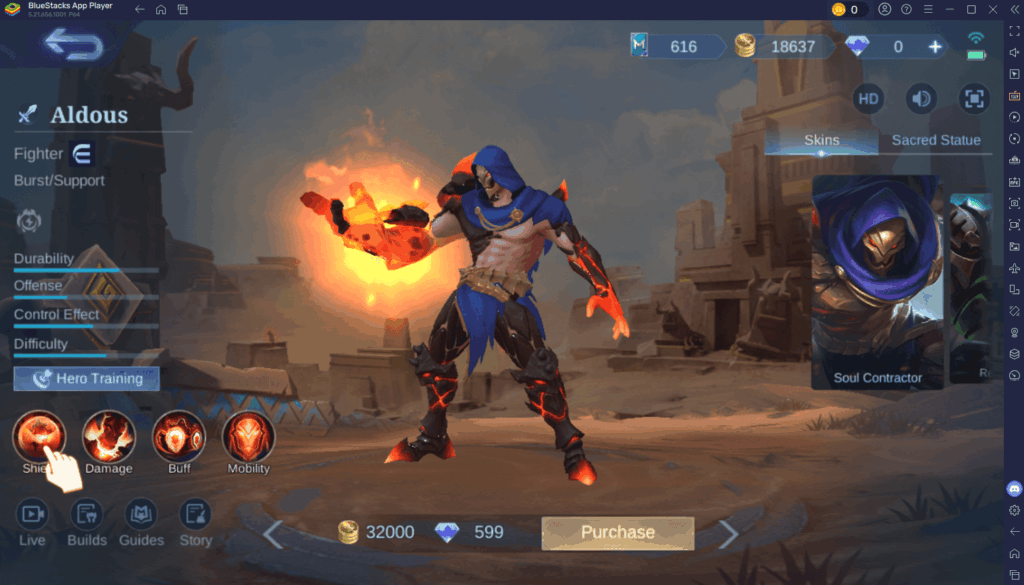Hide interface with the fullscreen view icon
The width and height of the screenshot is (1024, 585).
click(972, 98)
